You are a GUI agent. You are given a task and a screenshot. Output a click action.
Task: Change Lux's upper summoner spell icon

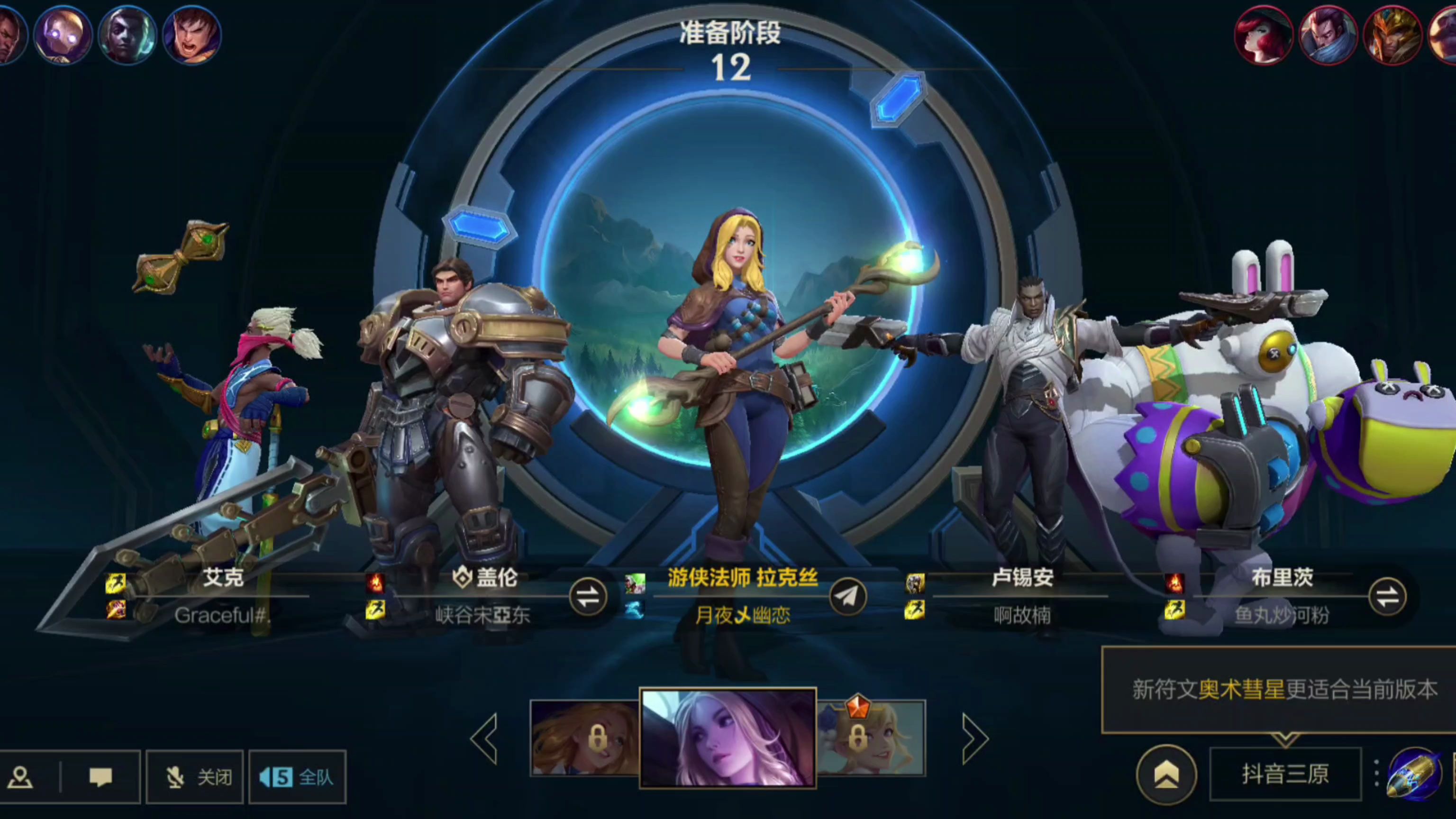click(x=635, y=583)
